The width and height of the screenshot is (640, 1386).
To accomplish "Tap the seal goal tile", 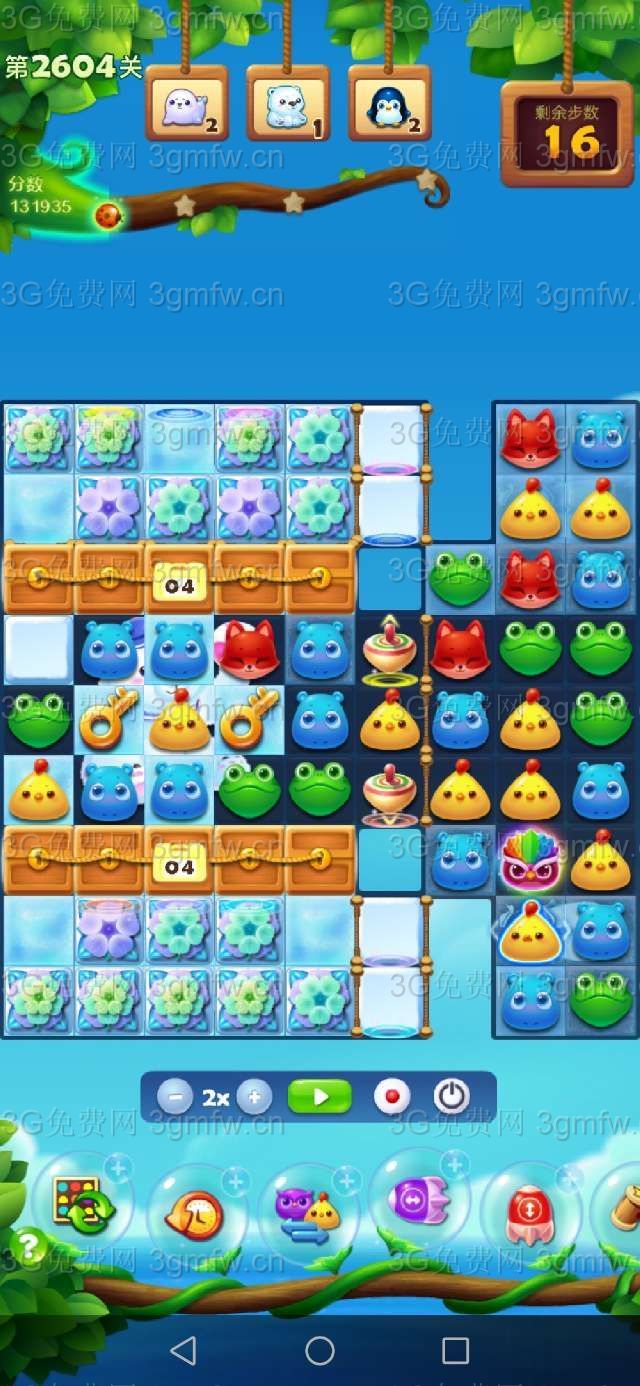I will [x=187, y=104].
